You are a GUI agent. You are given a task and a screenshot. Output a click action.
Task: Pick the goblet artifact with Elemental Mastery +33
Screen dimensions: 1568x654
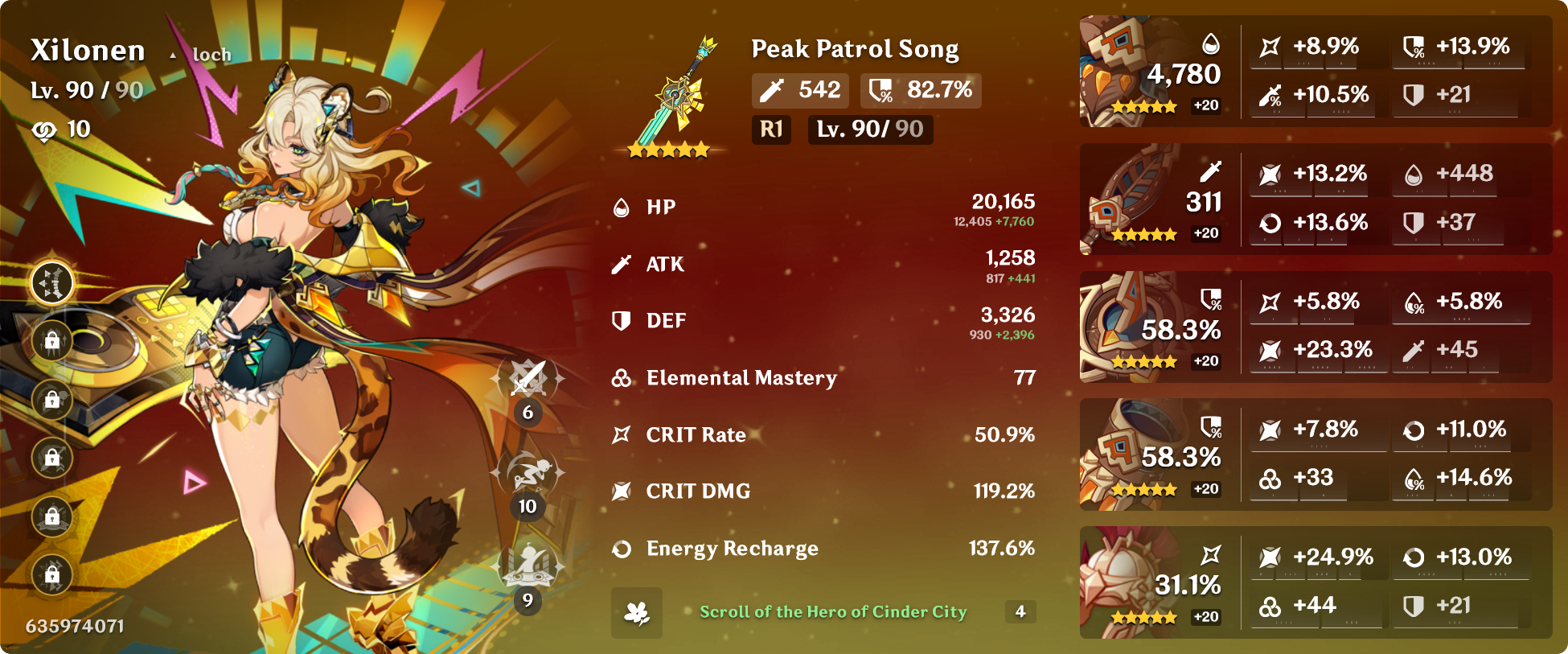pyautogui.click(x=1122, y=455)
